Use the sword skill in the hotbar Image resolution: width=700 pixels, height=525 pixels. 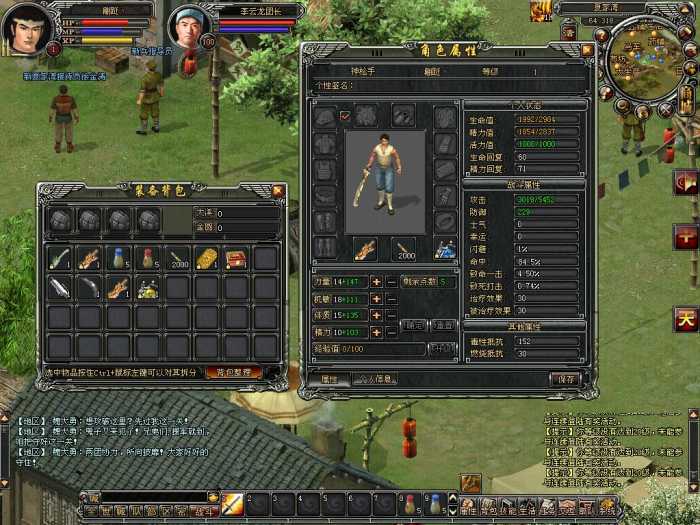point(233,504)
